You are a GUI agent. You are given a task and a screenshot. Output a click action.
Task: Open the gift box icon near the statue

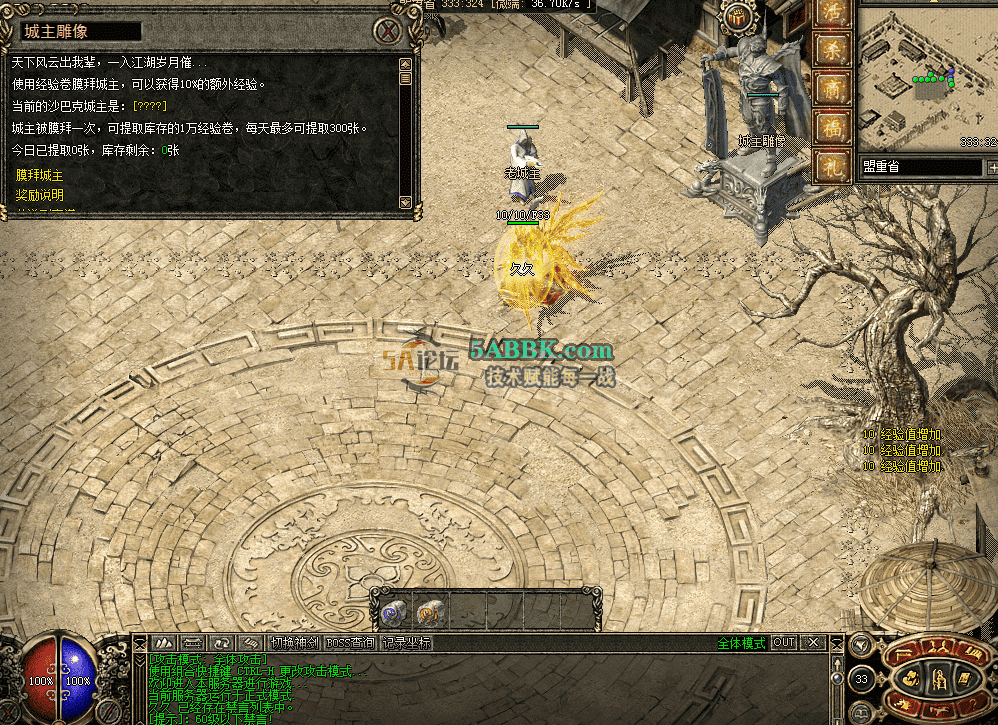click(x=739, y=17)
